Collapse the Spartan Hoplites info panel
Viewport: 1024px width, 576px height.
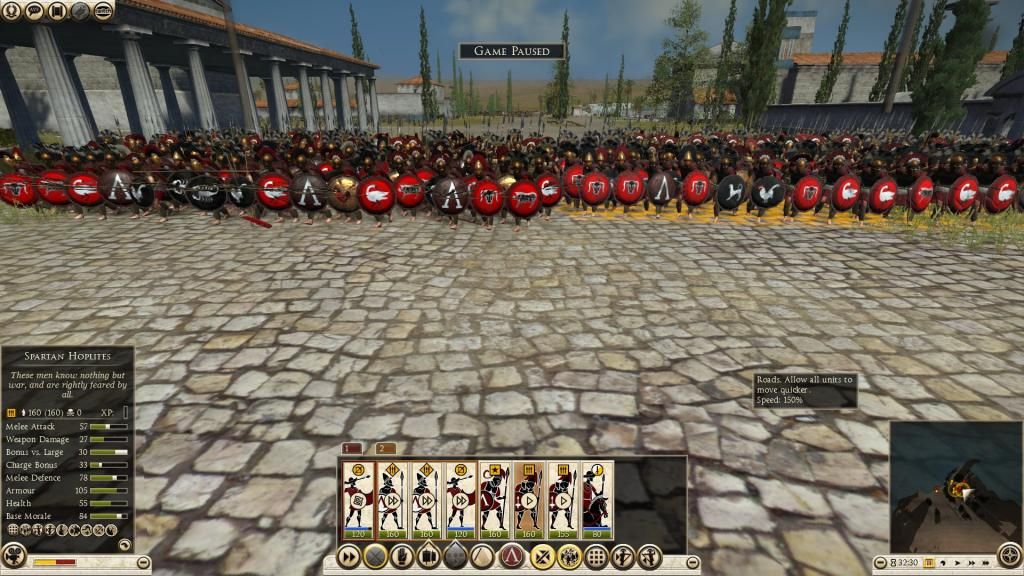124,545
